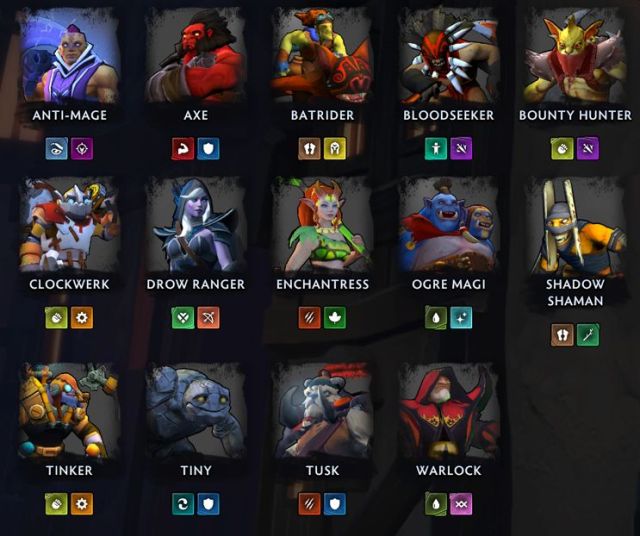640x536 pixels.
Task: Pick the Tusk hero tile
Action: click(322, 411)
